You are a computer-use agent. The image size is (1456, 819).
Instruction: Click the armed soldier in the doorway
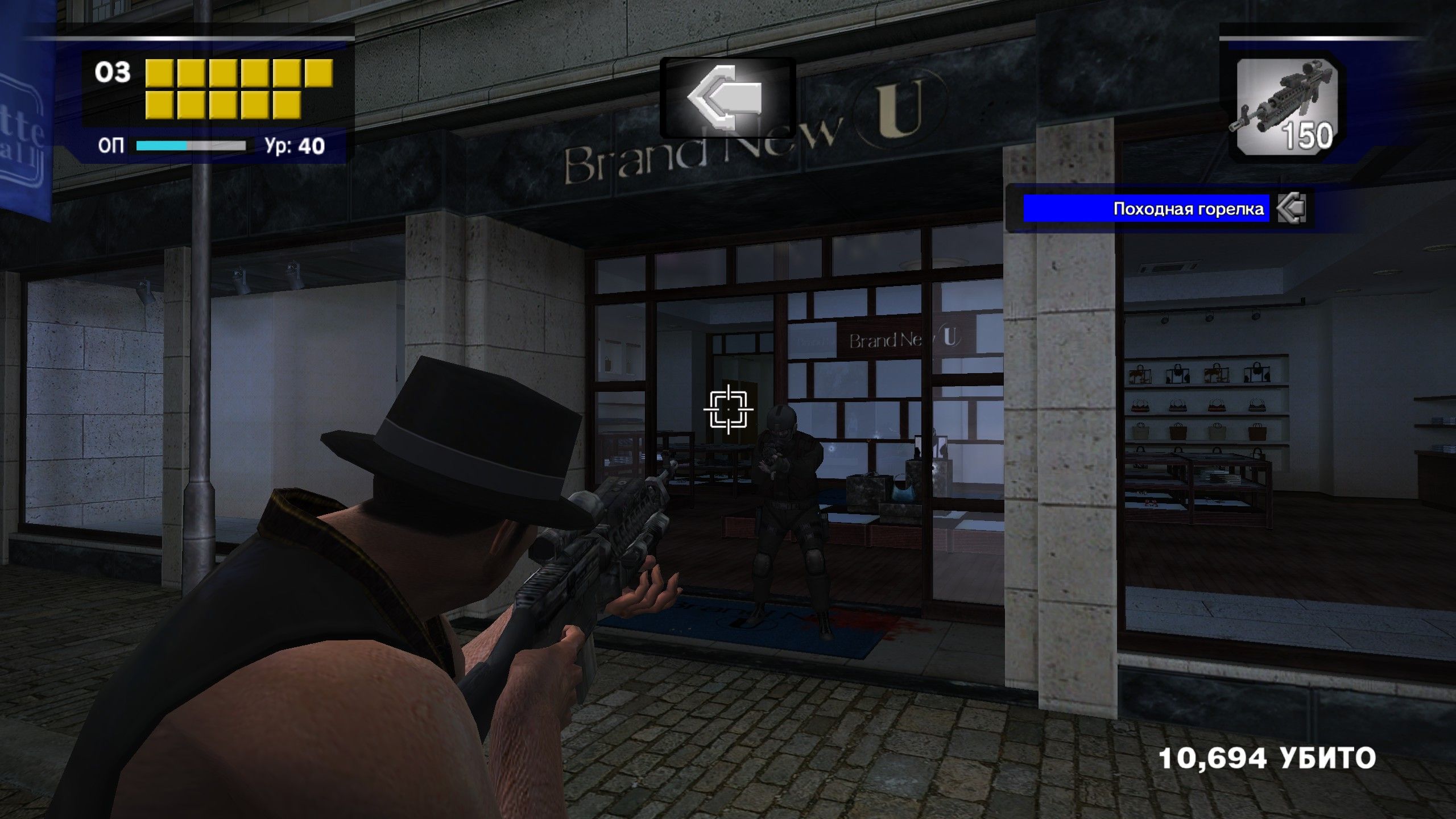[x=791, y=506]
